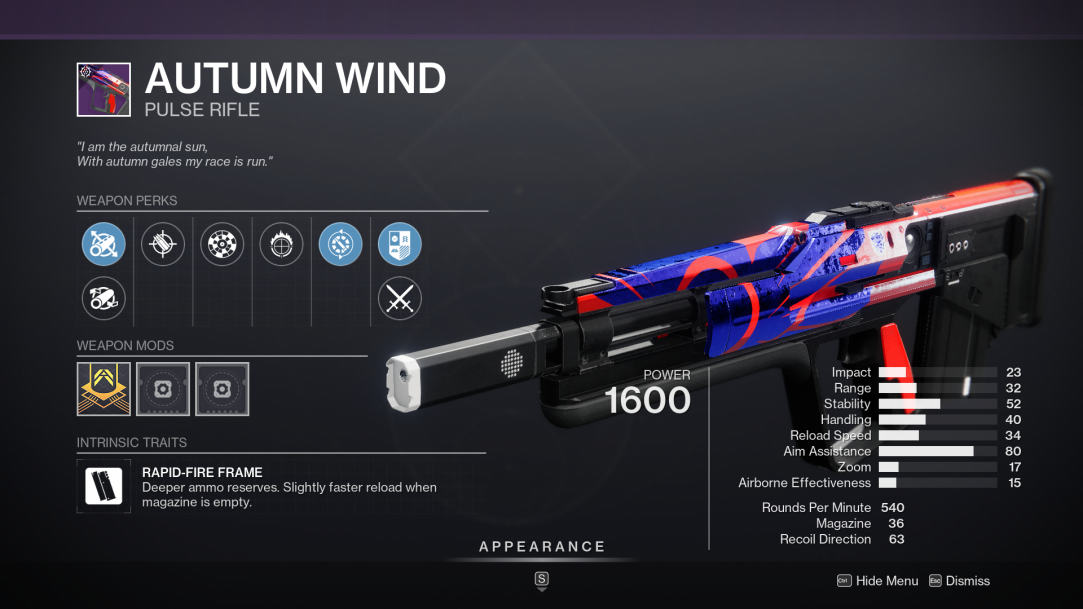Select the blue barrel perk with crossing arrows
Screen dimensions: 1083x609
[103, 244]
